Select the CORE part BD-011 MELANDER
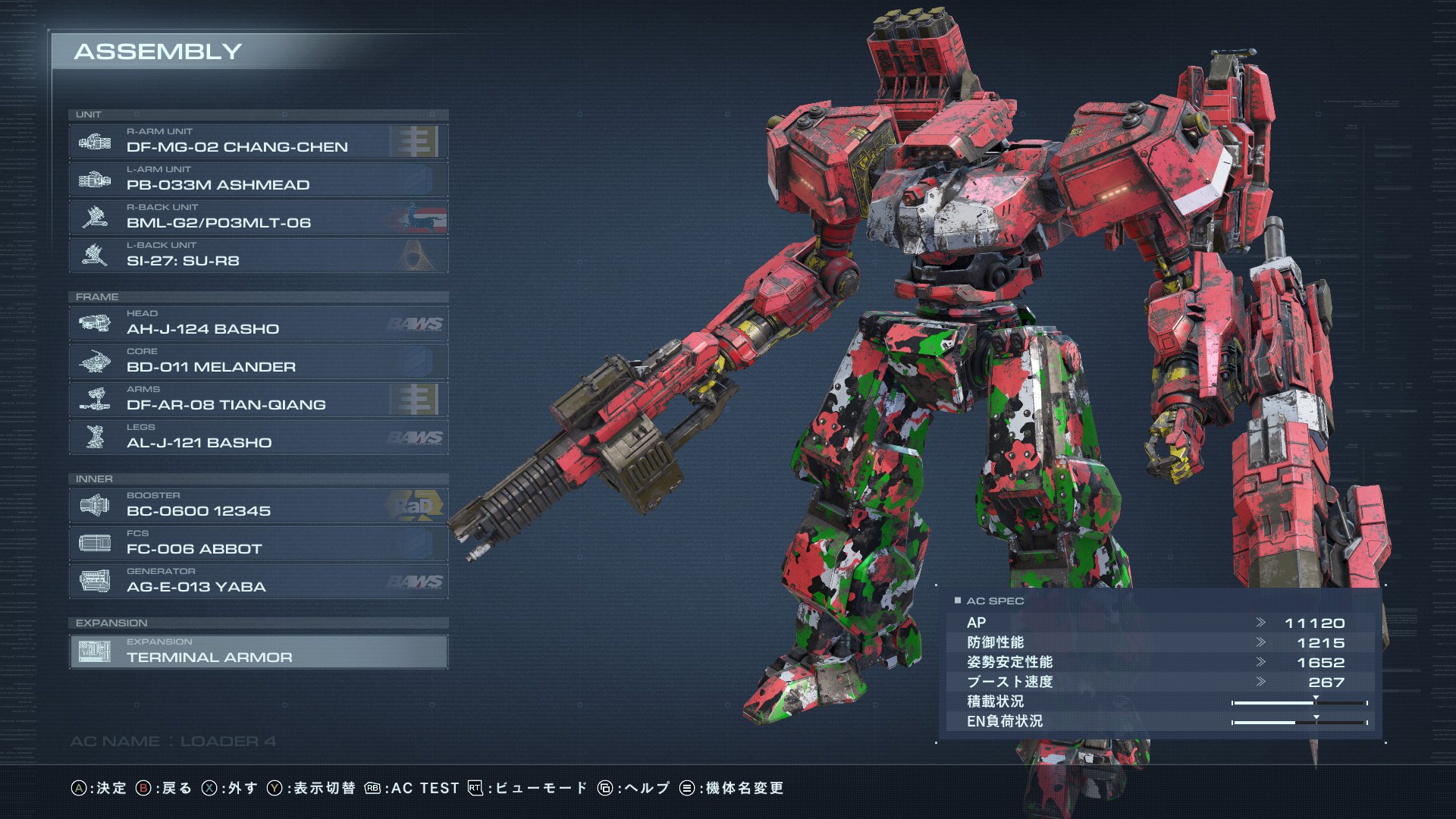The height and width of the screenshot is (819, 1456). [258, 361]
